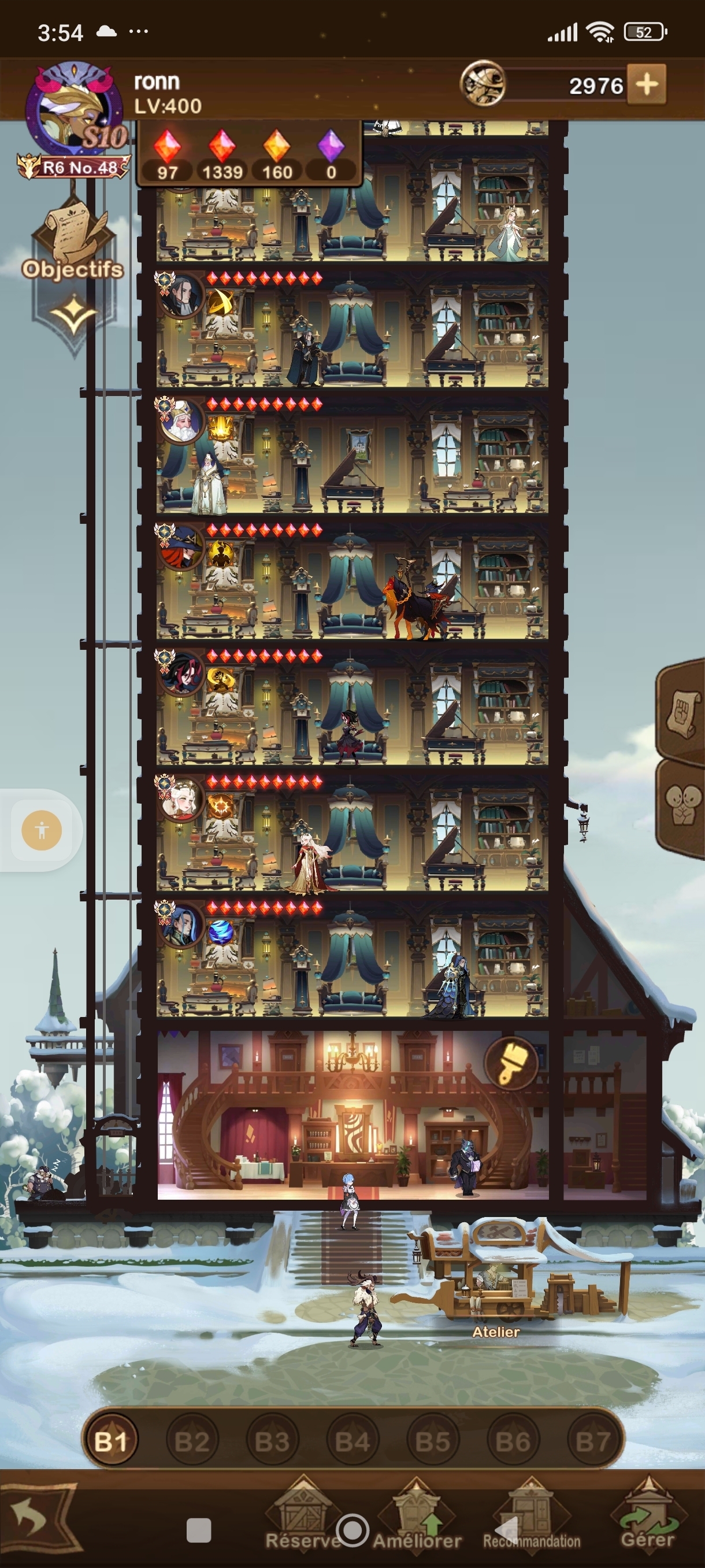Select the active B1 floor tab
Image resolution: width=705 pixels, height=1568 pixels.
pyautogui.click(x=111, y=1441)
